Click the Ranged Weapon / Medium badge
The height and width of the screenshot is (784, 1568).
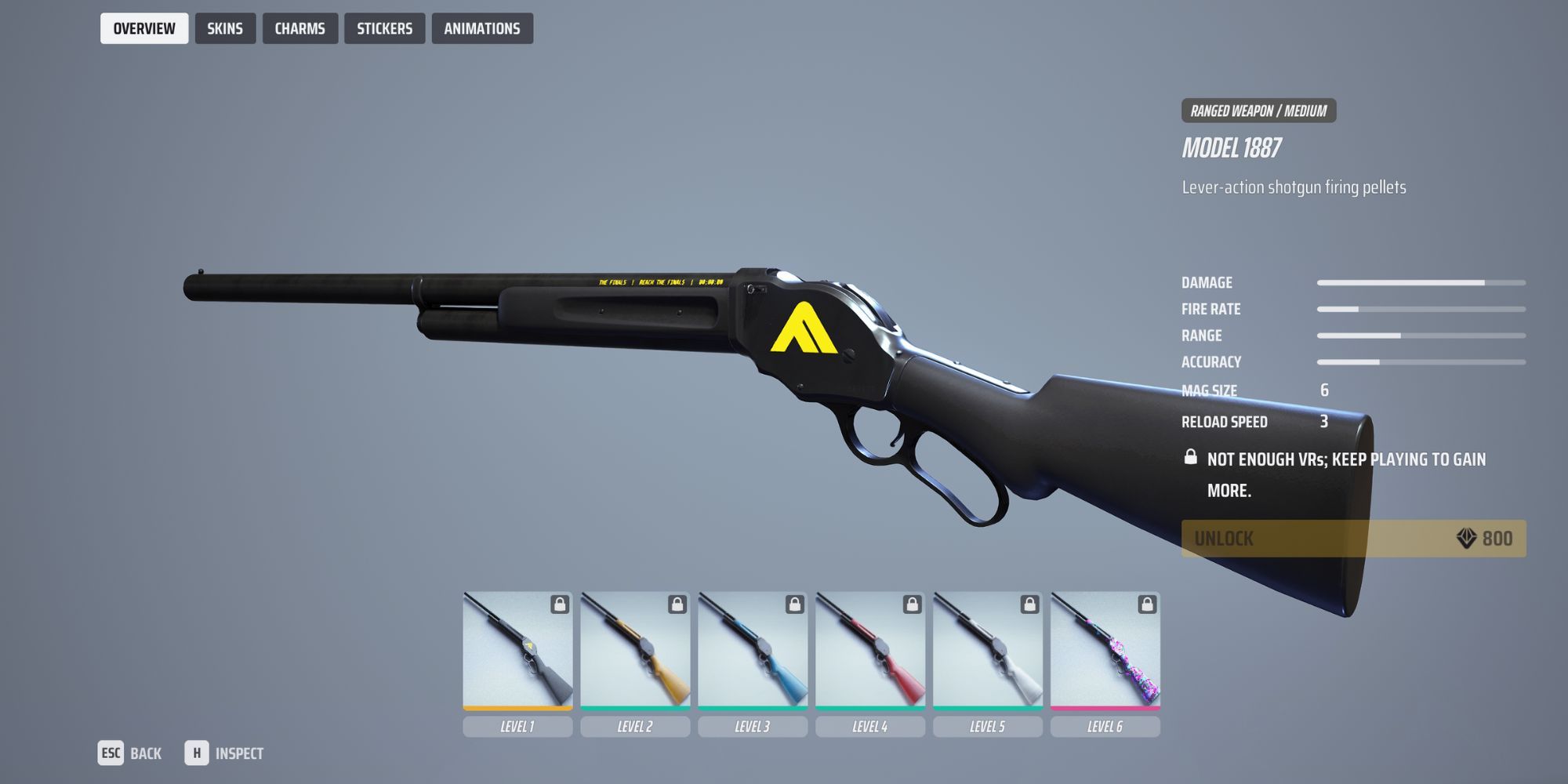pyautogui.click(x=1258, y=111)
